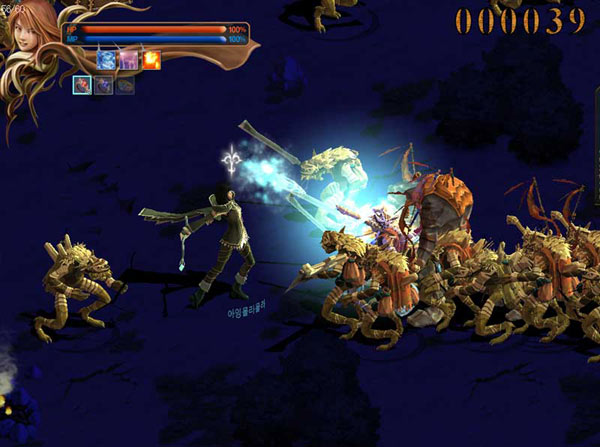This screenshot has width=600, height=447.
Task: Select the cyan-highlighted item slot
Action: click(x=82, y=86)
